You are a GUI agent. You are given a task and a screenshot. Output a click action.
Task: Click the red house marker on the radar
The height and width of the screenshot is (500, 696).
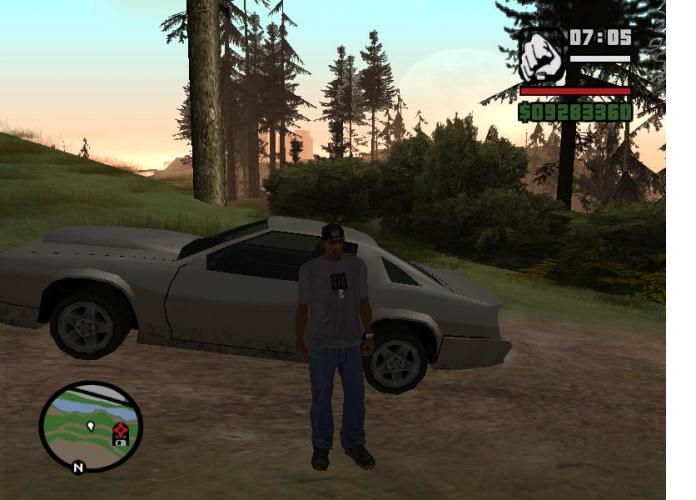[x=120, y=433]
